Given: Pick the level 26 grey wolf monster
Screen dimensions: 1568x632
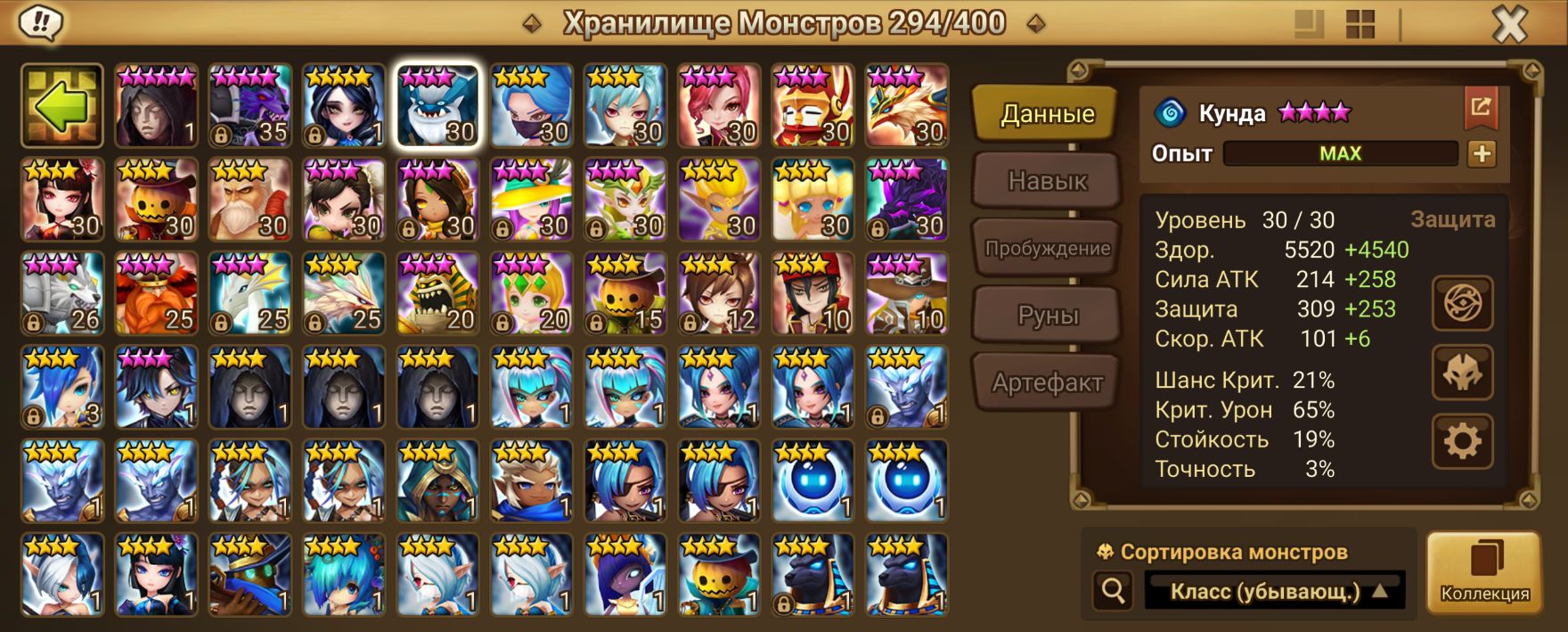Looking at the screenshot, I should click(62, 294).
